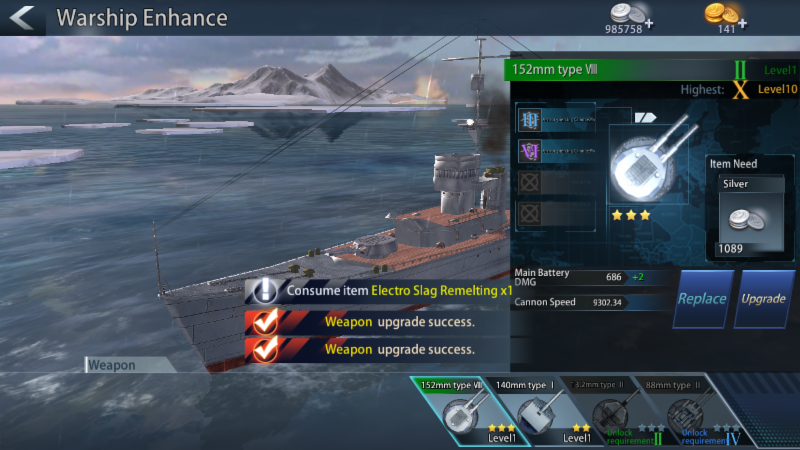
Task: Select the 152mm type VIII weapon slot
Action: [x=454, y=411]
